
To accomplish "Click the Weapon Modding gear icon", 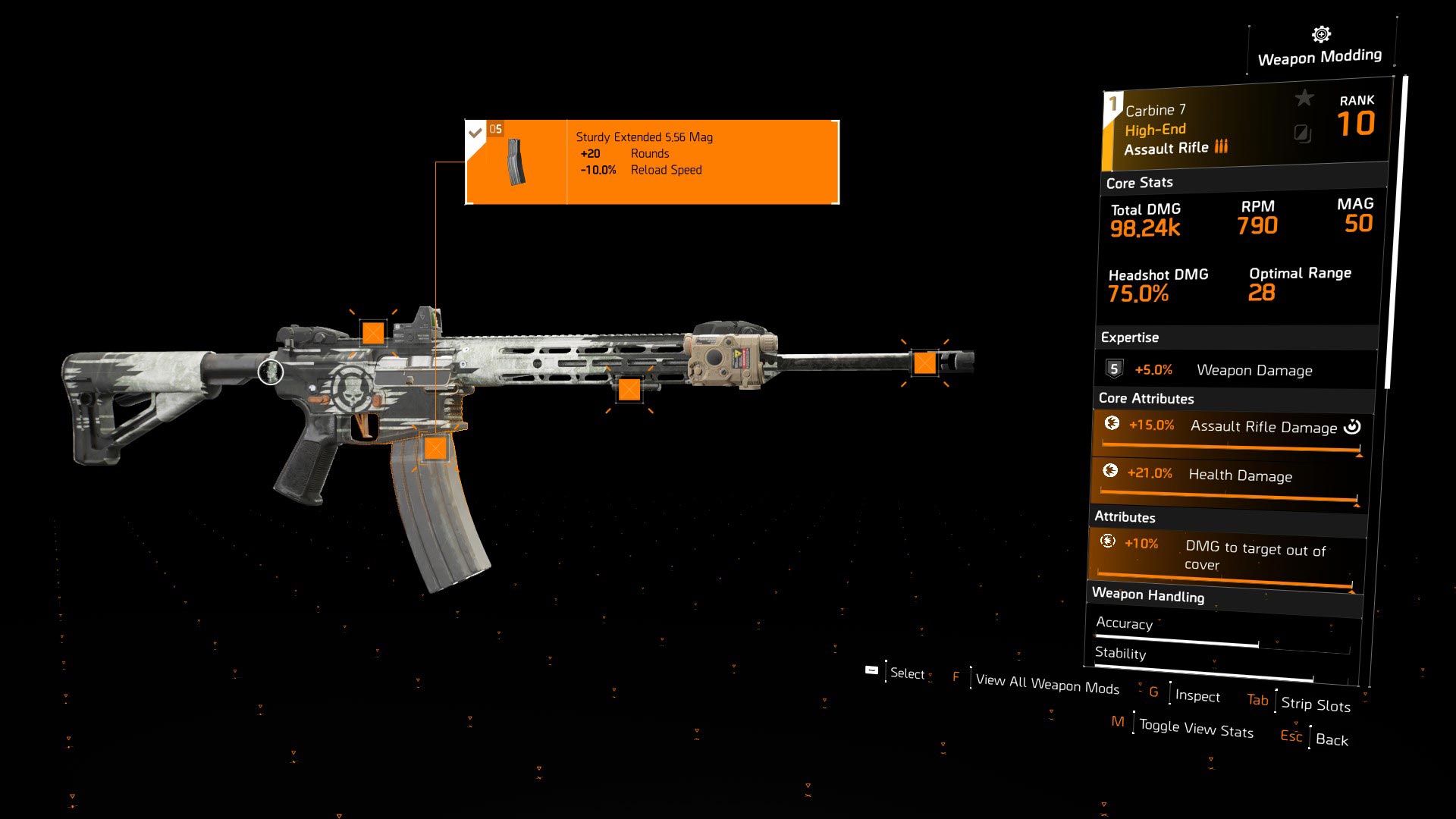I will pyautogui.click(x=1319, y=33).
